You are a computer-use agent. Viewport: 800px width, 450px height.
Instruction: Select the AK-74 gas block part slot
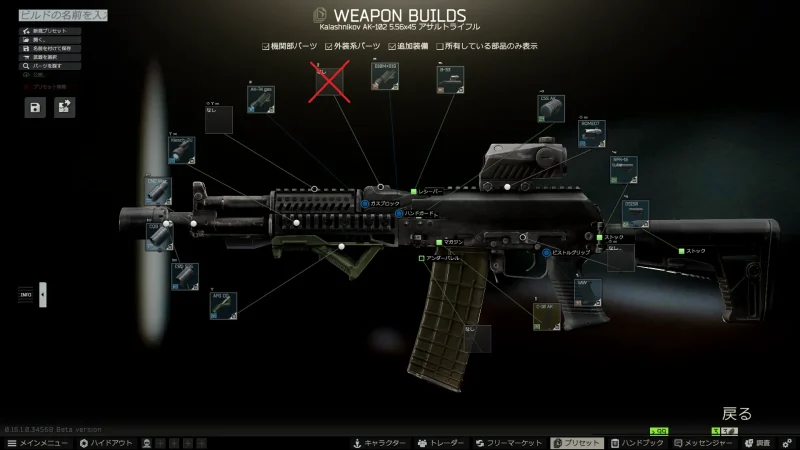tap(261, 99)
